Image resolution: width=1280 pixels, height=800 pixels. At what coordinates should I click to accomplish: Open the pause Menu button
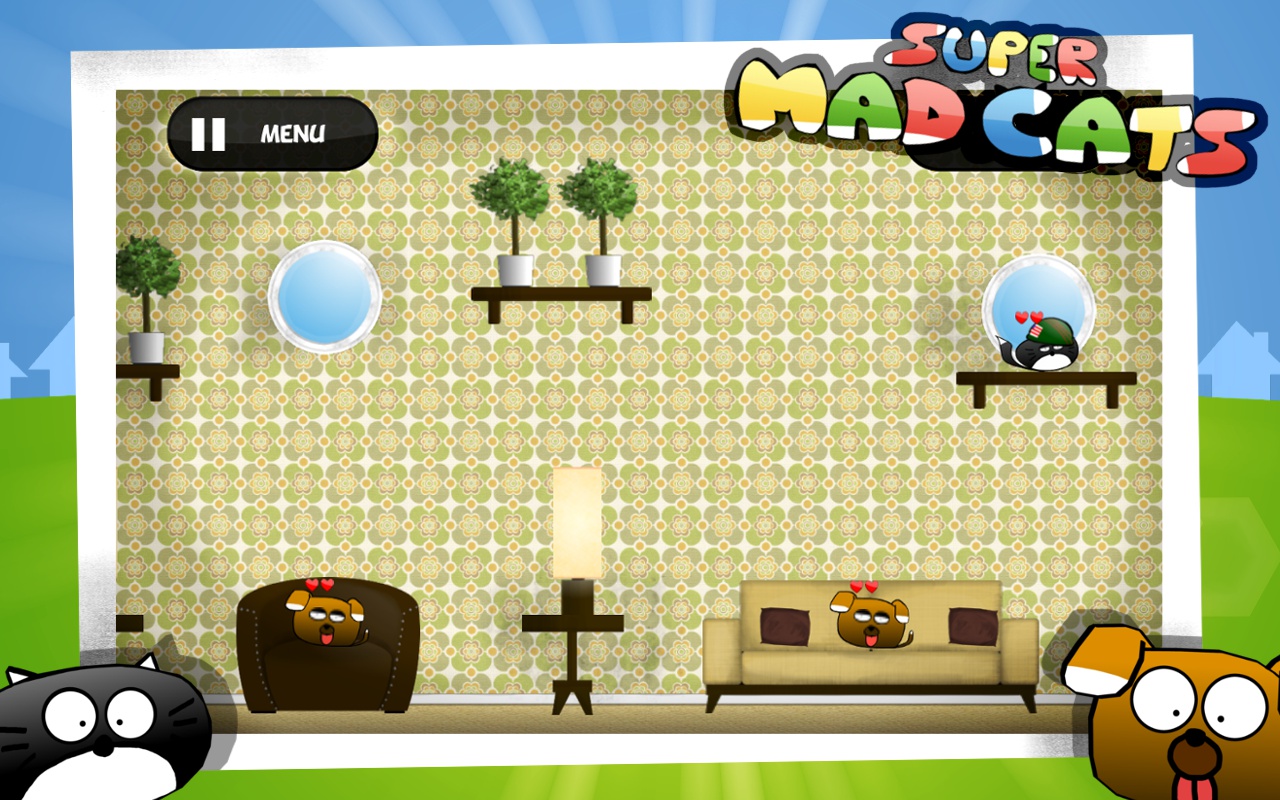272,134
